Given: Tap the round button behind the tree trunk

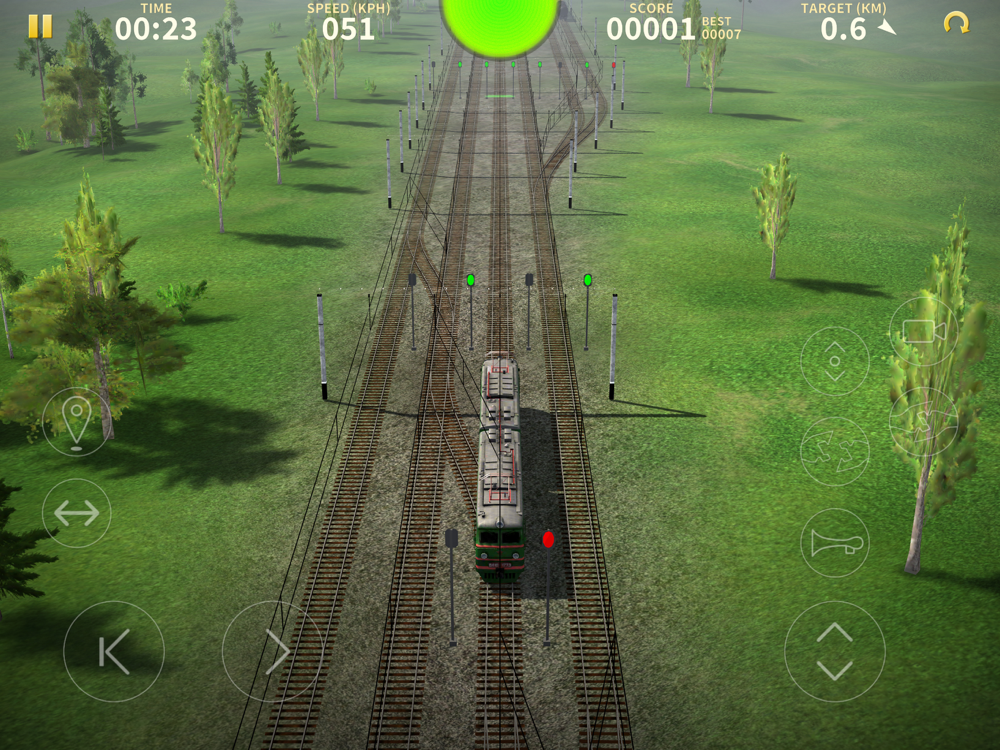Looking at the screenshot, I should (923, 422).
